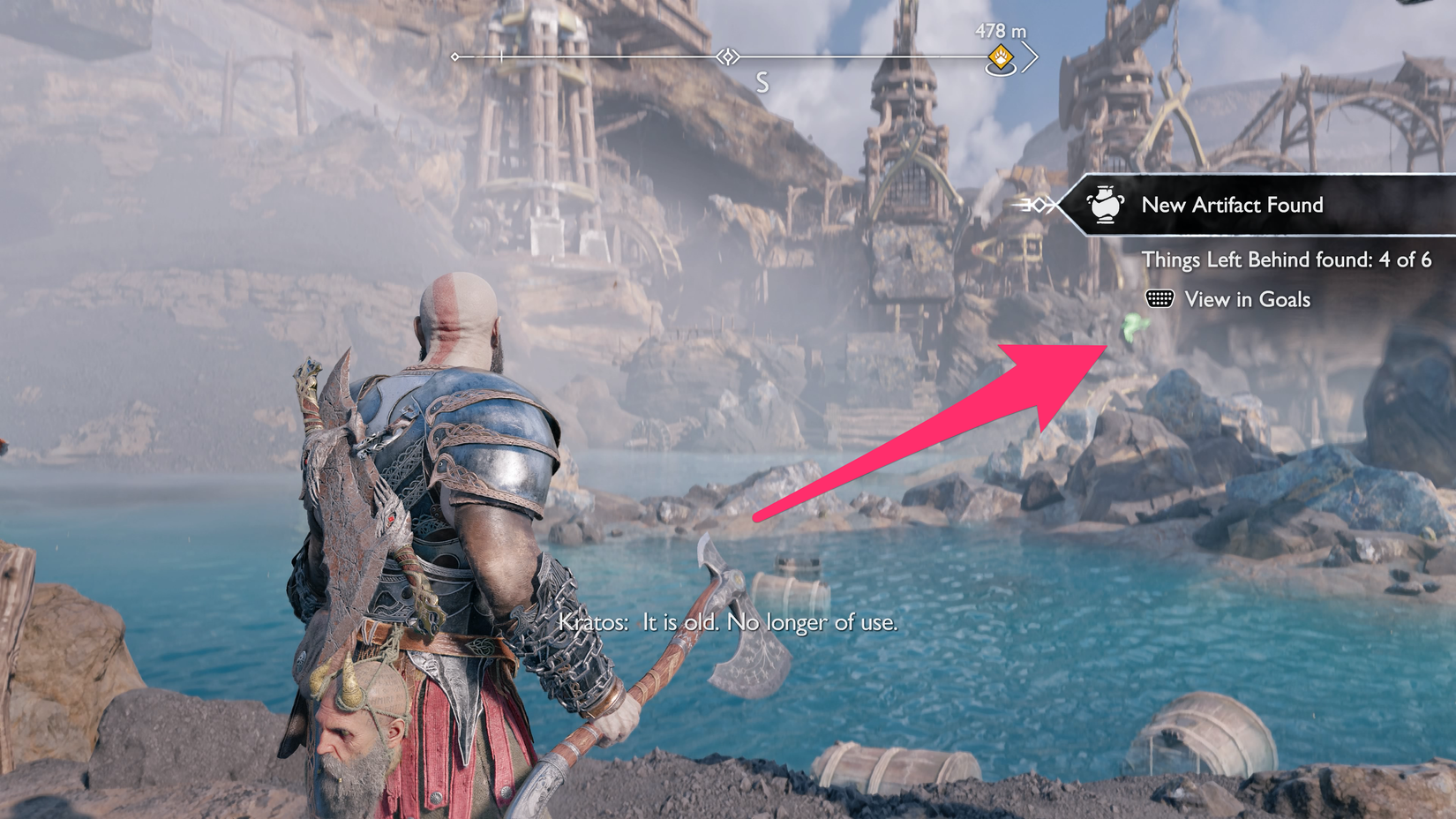1456x819 pixels.
Task: Select the chevron arrow right of the quest marker
Action: [x=1030, y=57]
